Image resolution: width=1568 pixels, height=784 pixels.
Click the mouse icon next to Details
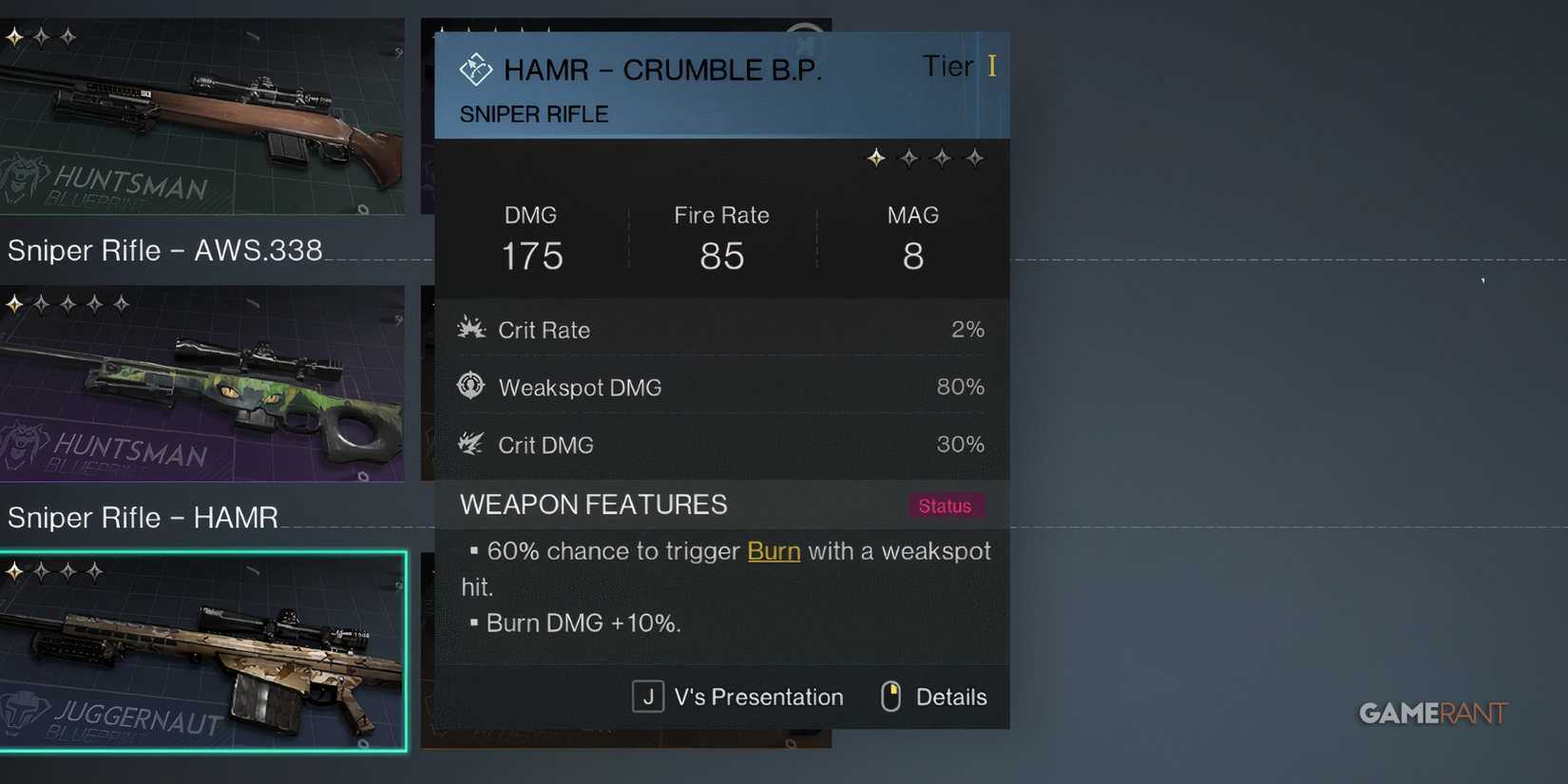pos(890,696)
